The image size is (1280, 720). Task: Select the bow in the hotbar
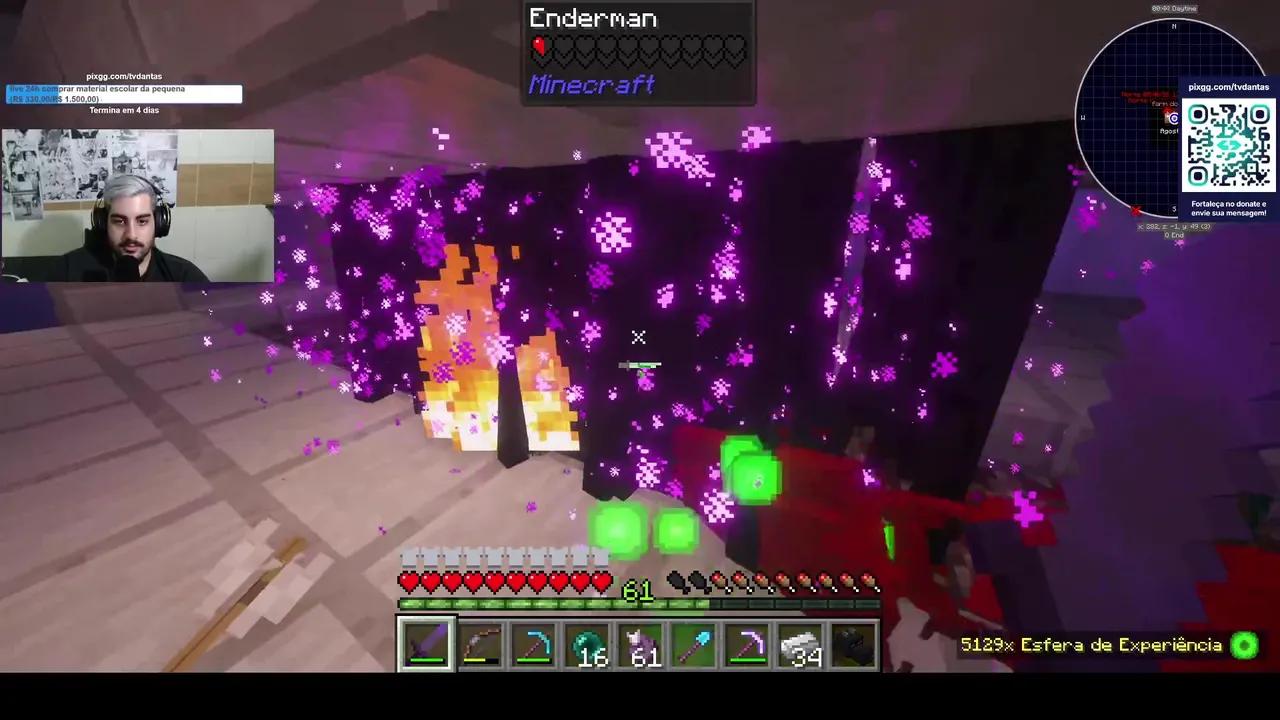[x=480, y=645]
